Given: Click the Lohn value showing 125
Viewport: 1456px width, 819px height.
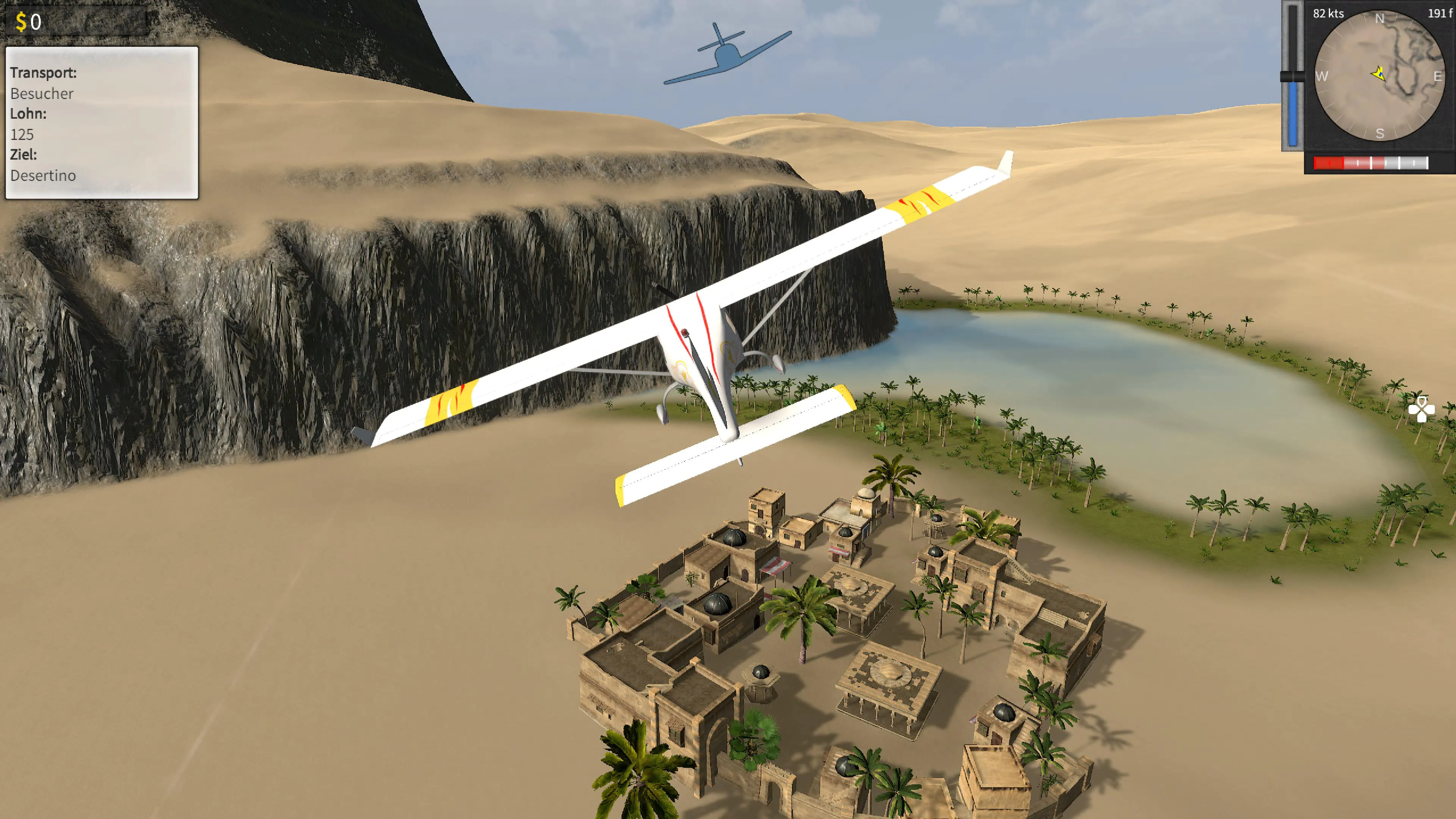Looking at the screenshot, I should pyautogui.click(x=23, y=135).
